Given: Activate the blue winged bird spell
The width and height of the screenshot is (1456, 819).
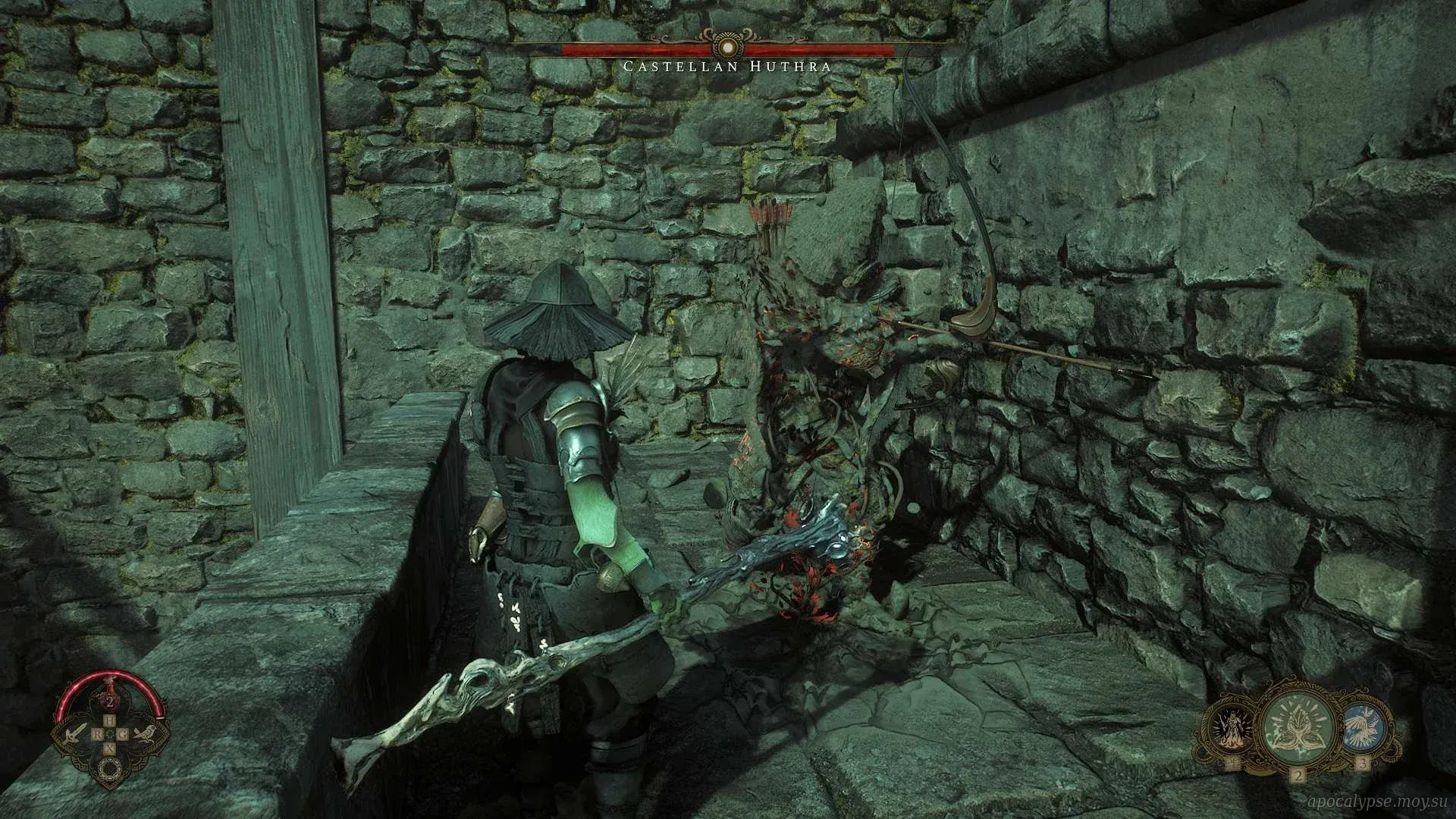Looking at the screenshot, I should [1363, 726].
